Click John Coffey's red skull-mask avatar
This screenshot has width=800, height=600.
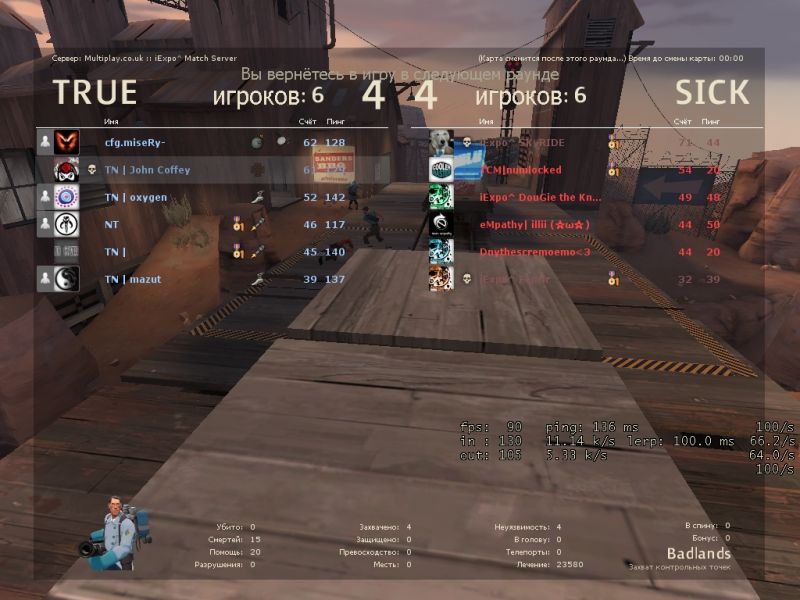tap(66, 170)
